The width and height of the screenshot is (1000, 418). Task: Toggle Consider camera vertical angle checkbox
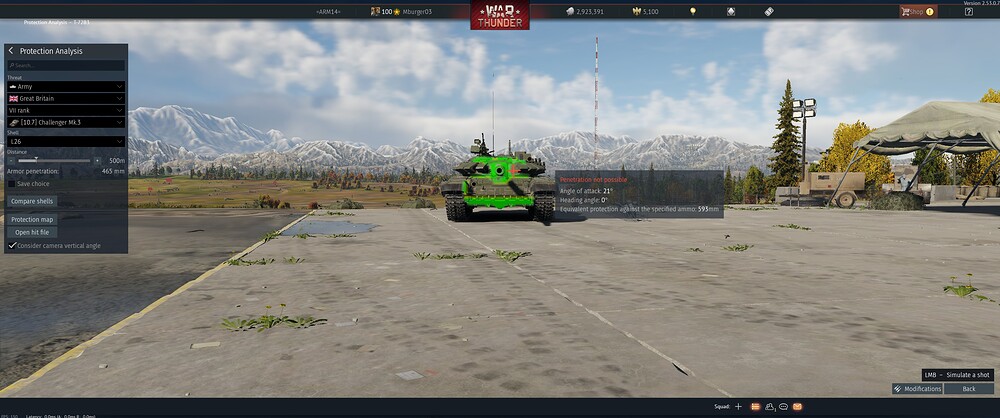12,245
